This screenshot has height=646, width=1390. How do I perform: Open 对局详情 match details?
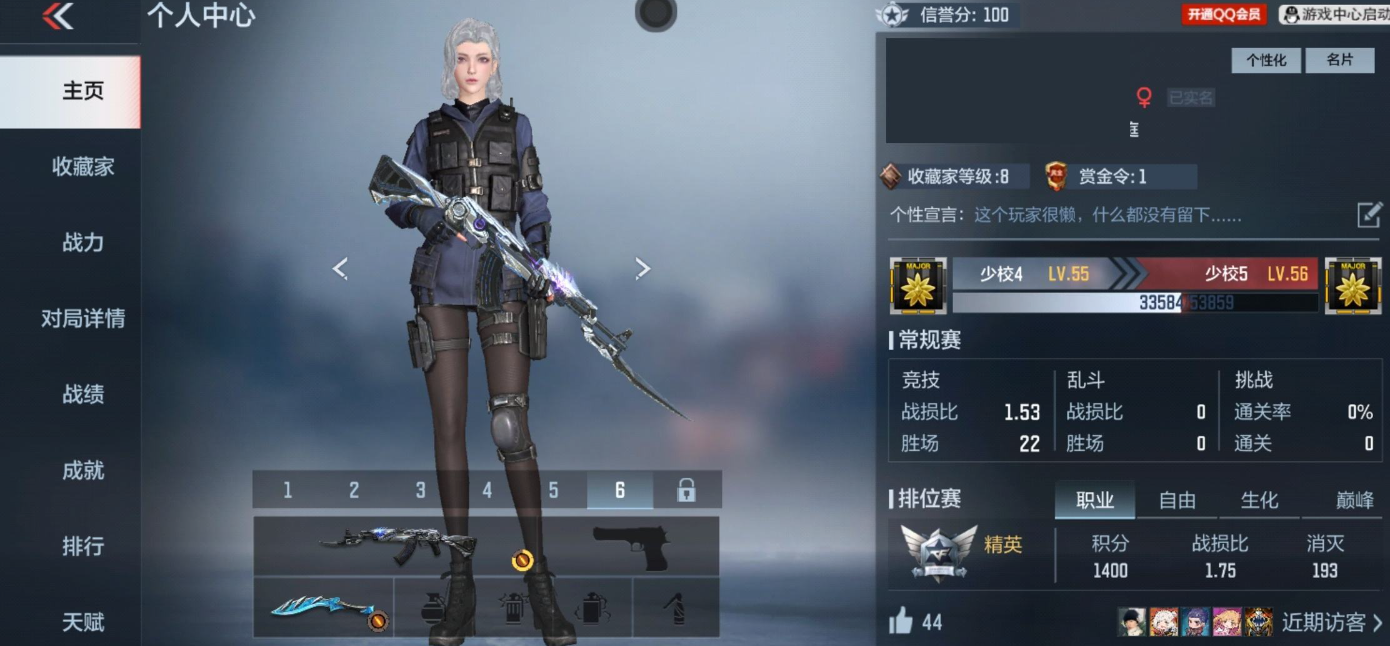point(83,319)
